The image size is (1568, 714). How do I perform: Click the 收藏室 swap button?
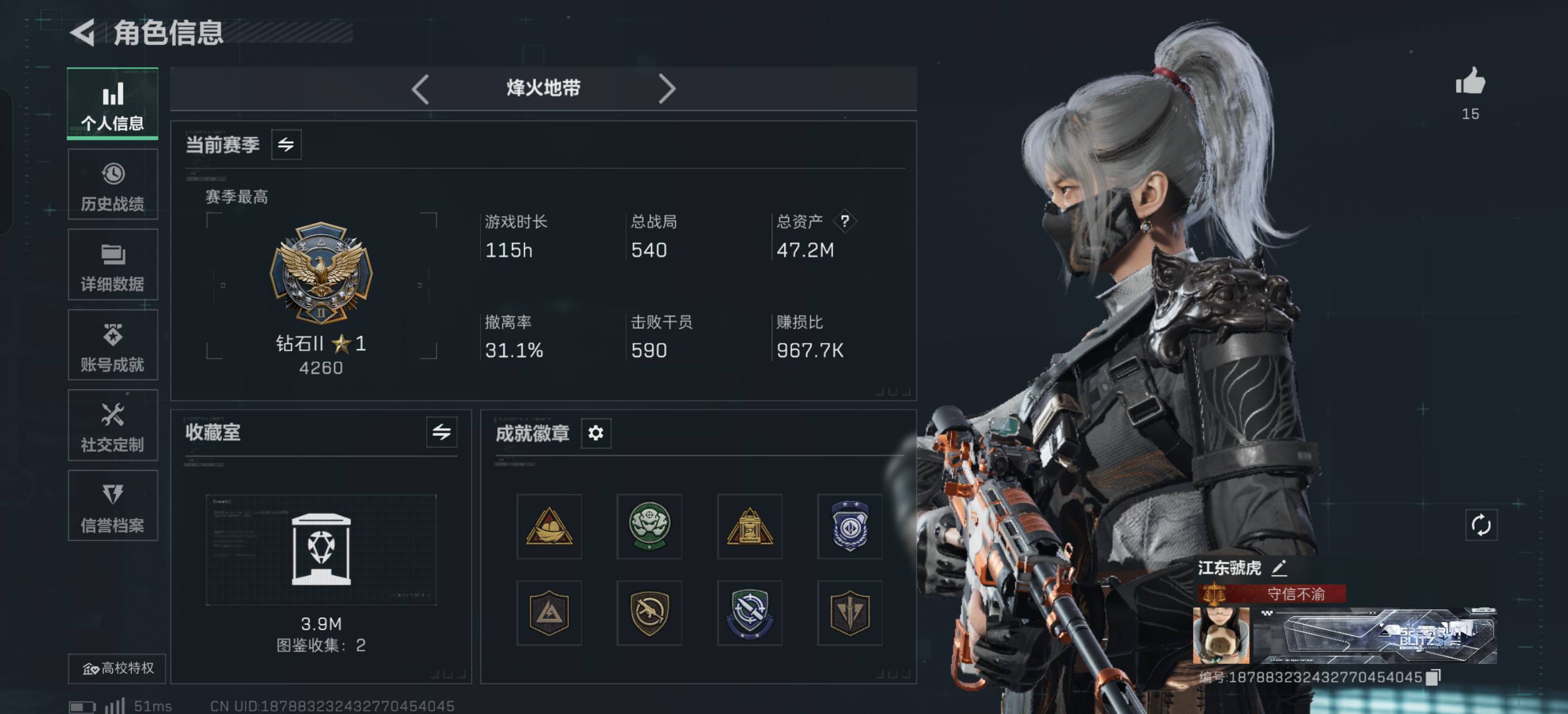click(441, 433)
